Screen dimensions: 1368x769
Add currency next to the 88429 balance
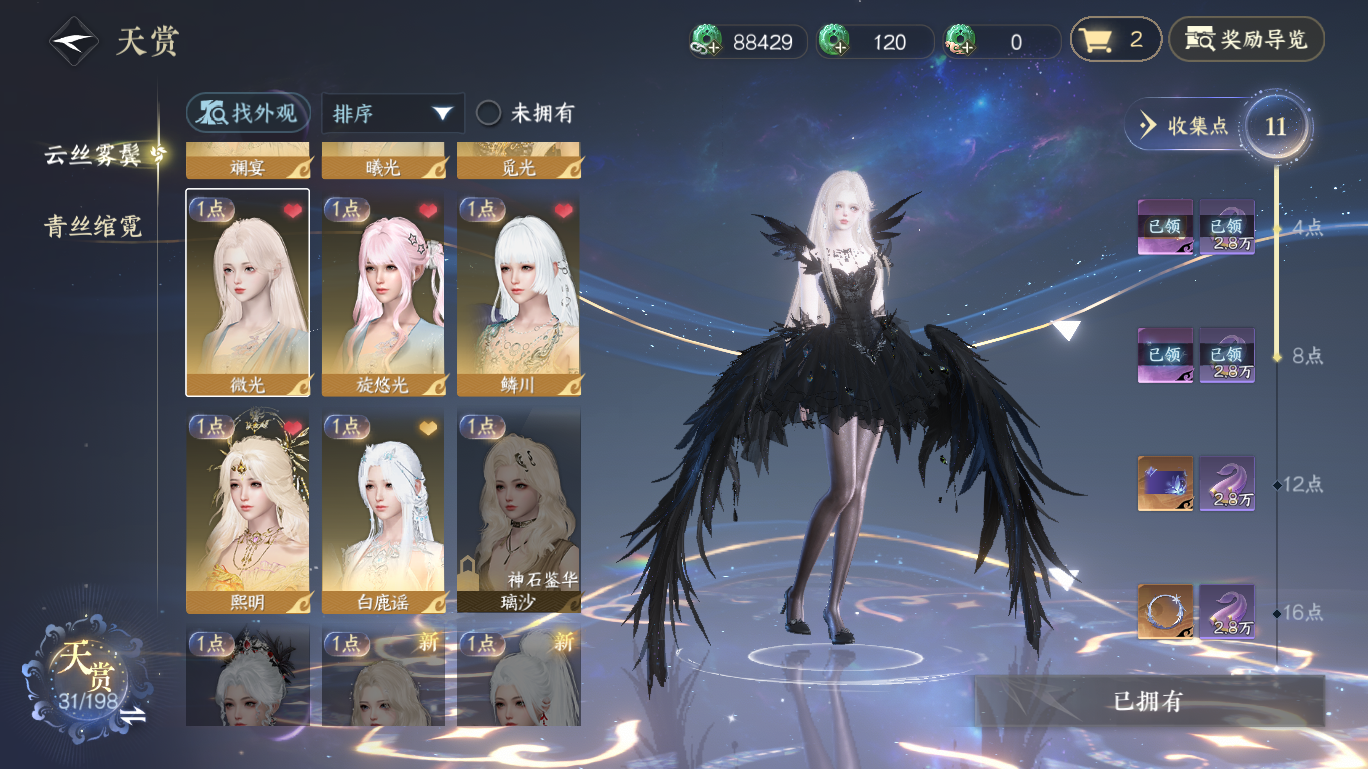coord(707,41)
